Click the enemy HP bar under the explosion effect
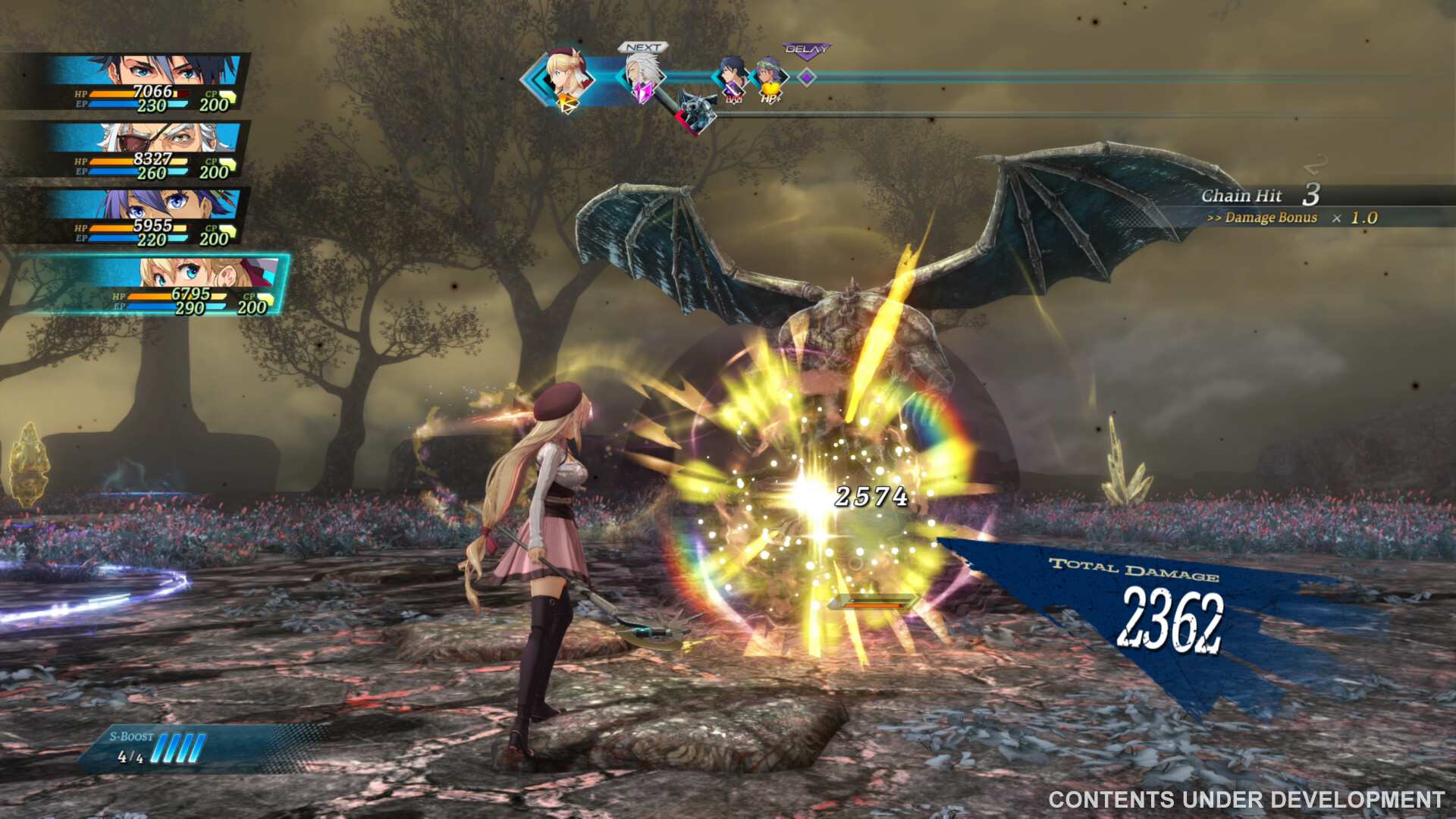The height and width of the screenshot is (819, 1456). [x=874, y=603]
